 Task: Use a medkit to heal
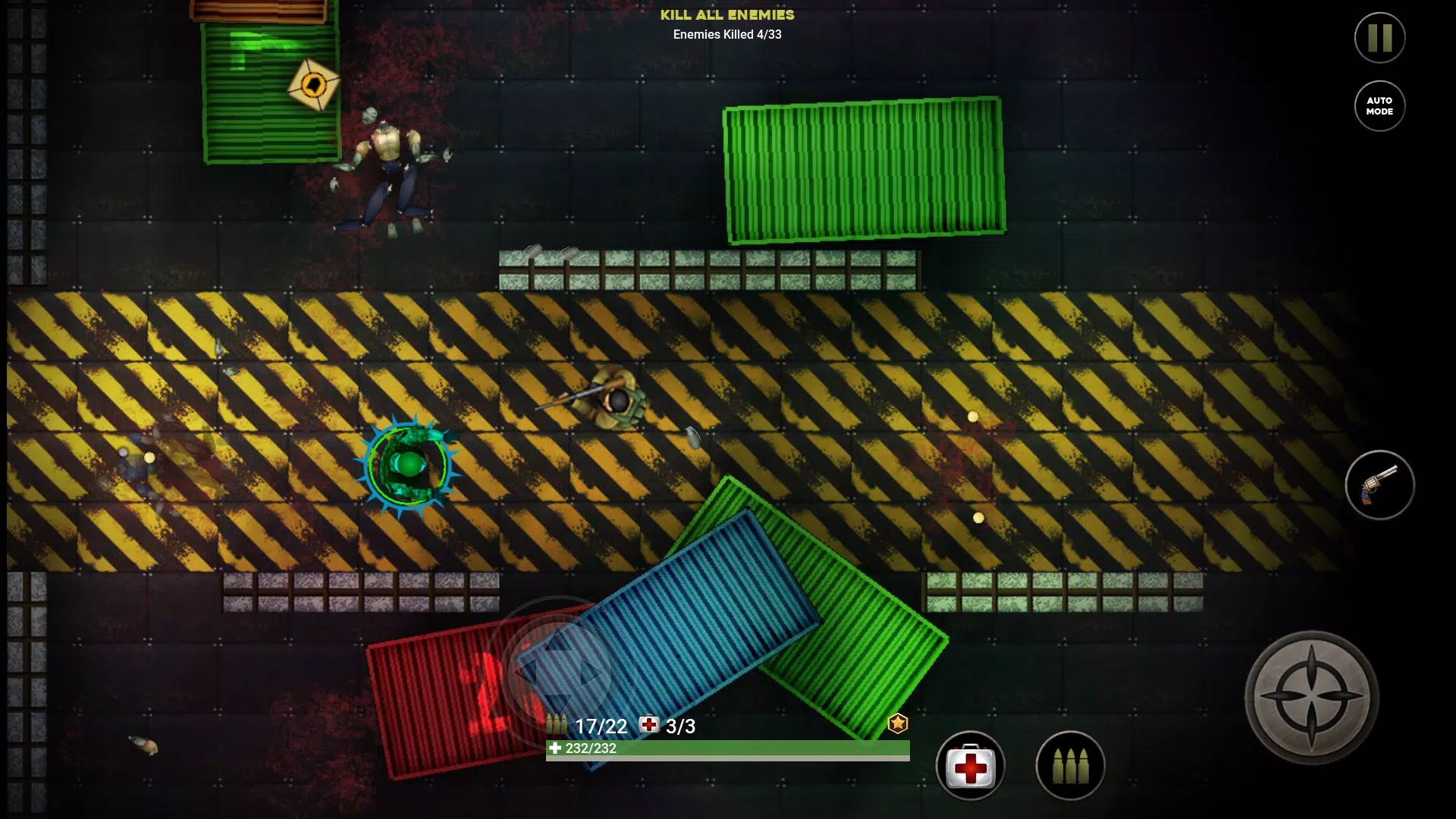tap(970, 766)
